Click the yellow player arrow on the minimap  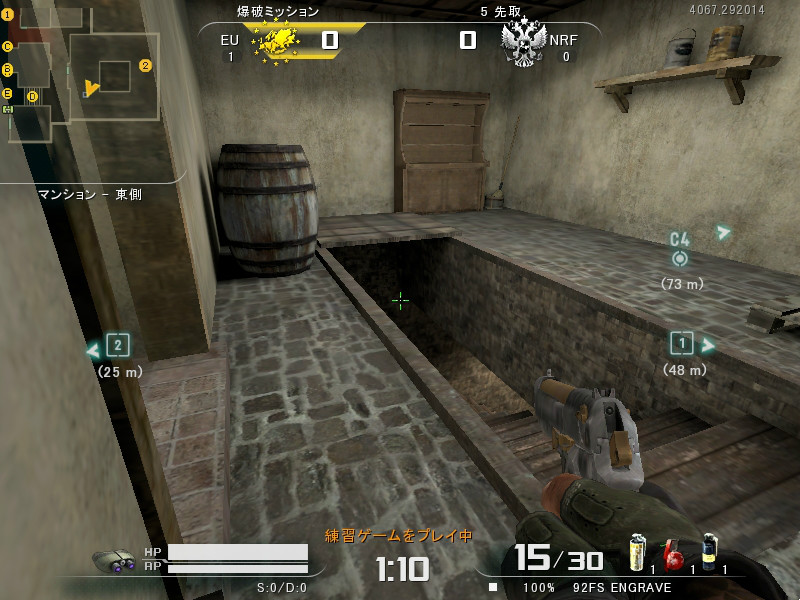click(x=91, y=88)
